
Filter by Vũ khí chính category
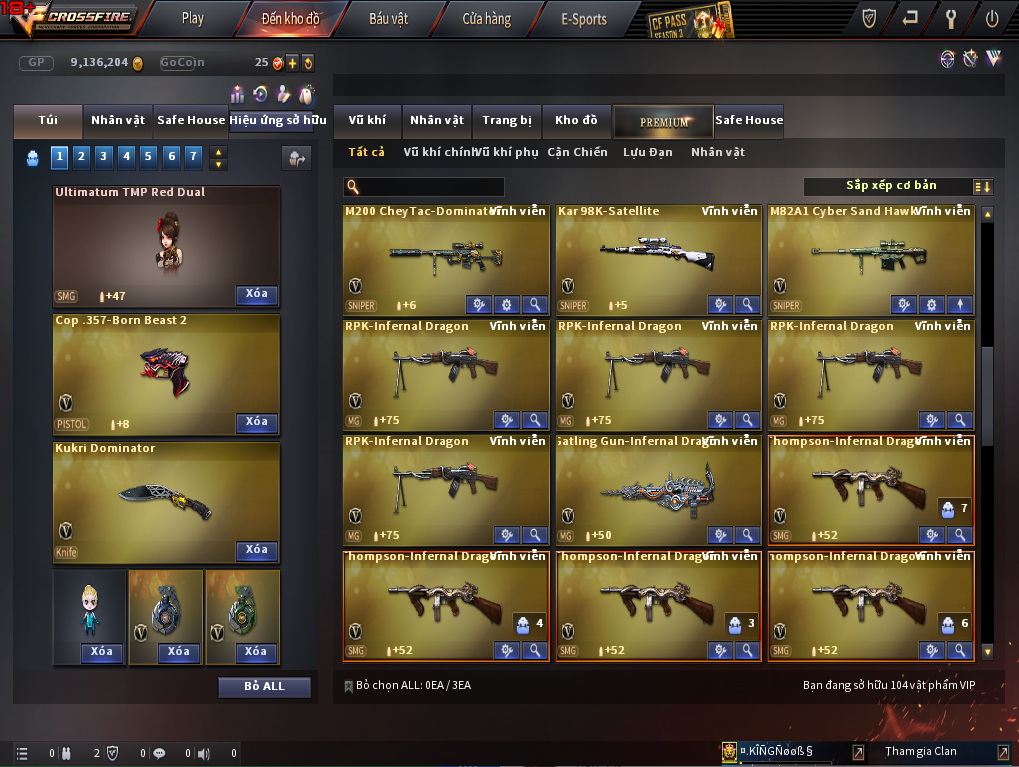click(x=437, y=153)
